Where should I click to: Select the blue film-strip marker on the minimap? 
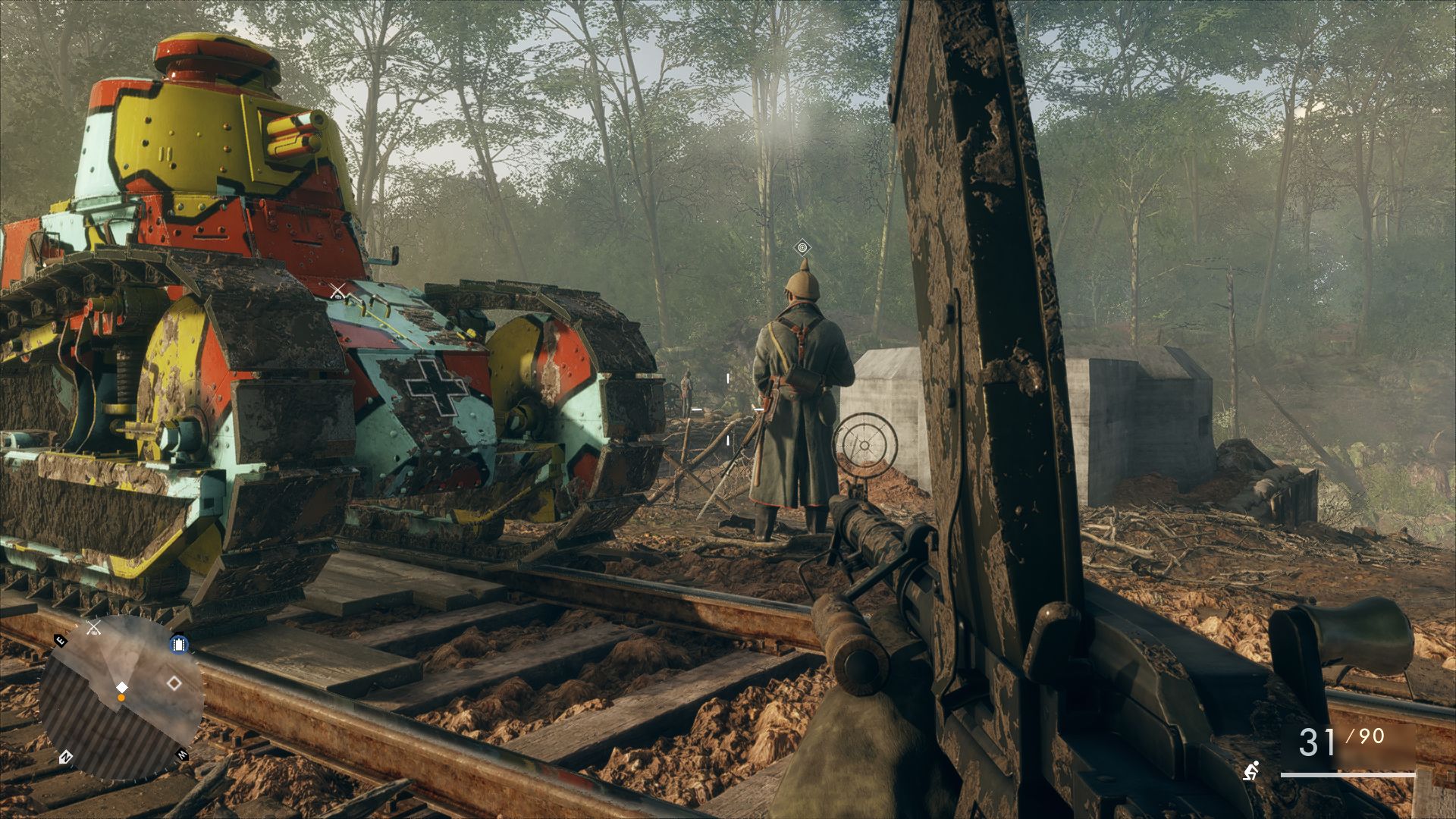(x=179, y=645)
